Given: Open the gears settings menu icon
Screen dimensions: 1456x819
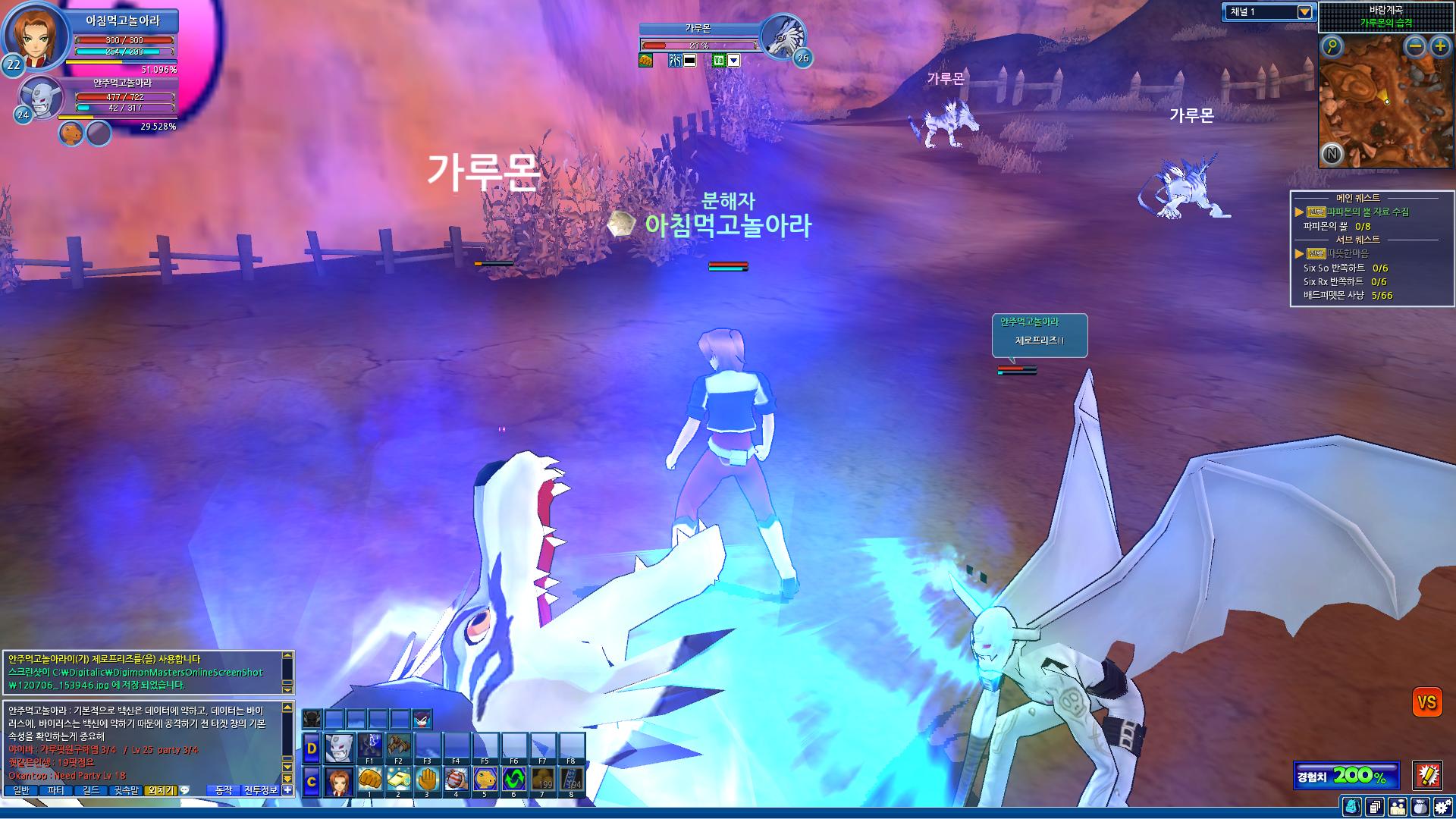Looking at the screenshot, I should [1442, 807].
